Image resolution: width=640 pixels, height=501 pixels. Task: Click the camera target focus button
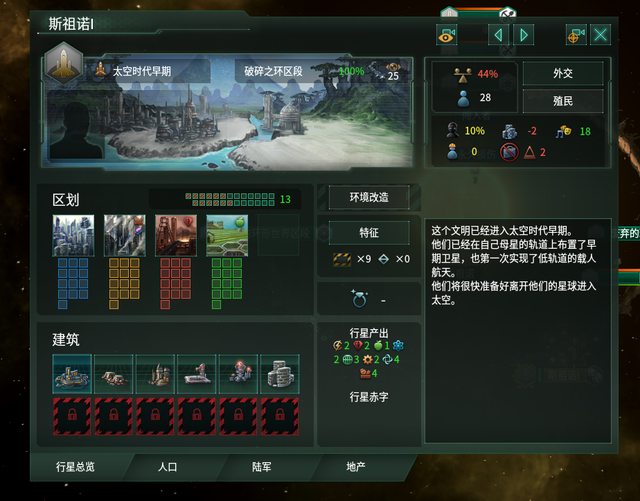pos(575,35)
